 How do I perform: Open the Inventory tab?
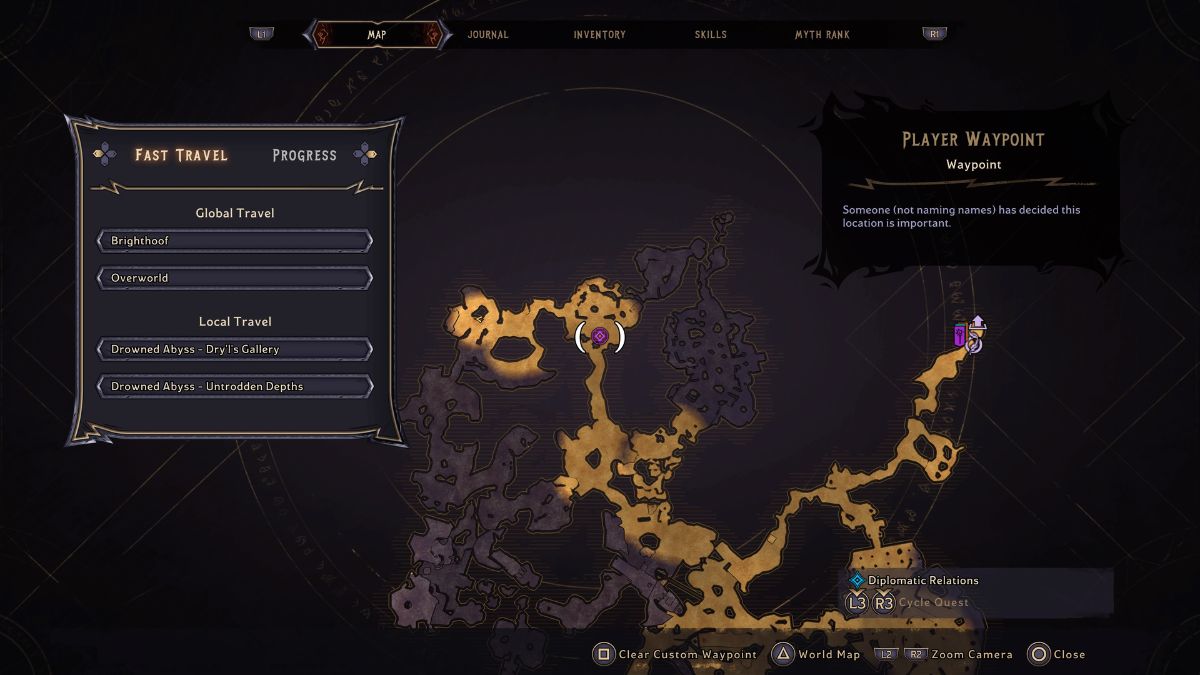click(600, 35)
